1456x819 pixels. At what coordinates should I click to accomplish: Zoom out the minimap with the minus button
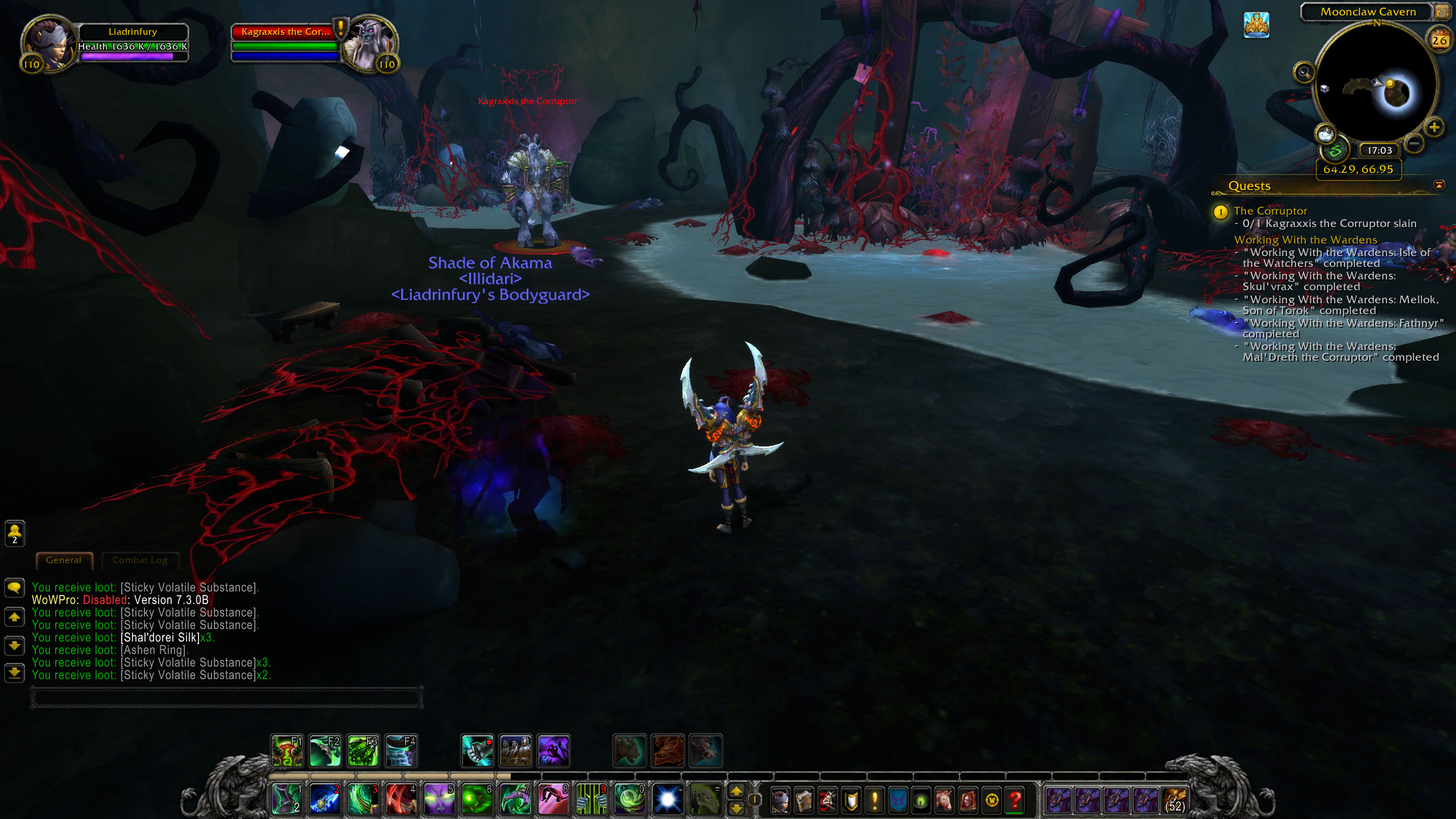pos(1413,143)
